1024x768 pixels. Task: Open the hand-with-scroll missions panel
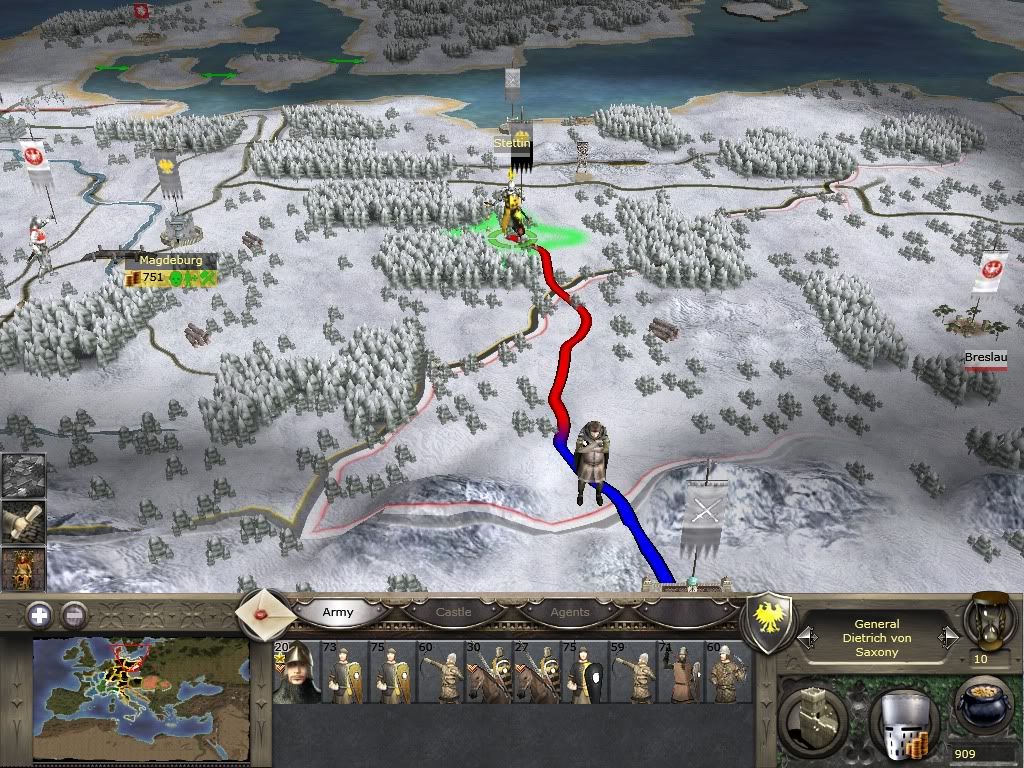(22, 521)
